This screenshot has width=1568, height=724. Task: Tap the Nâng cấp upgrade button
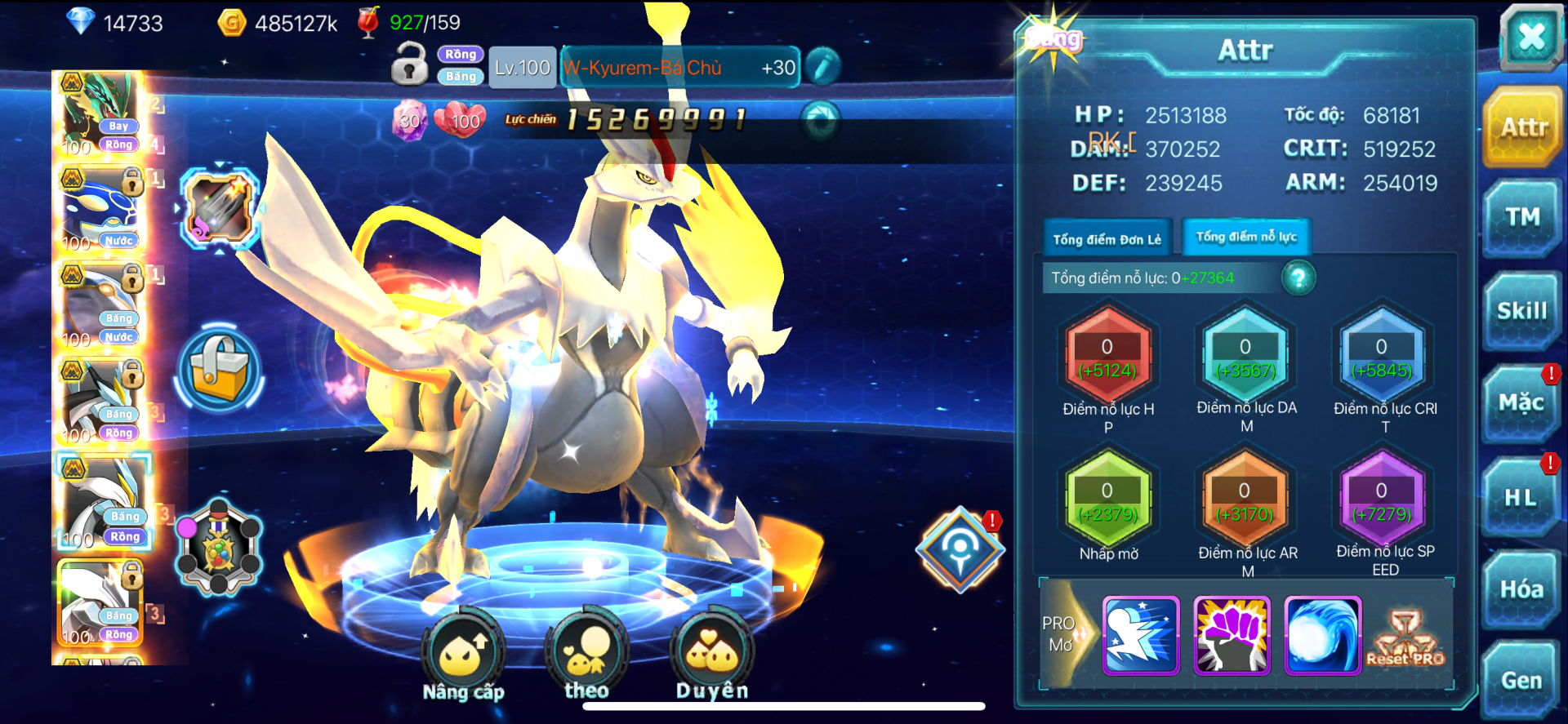[x=463, y=653]
